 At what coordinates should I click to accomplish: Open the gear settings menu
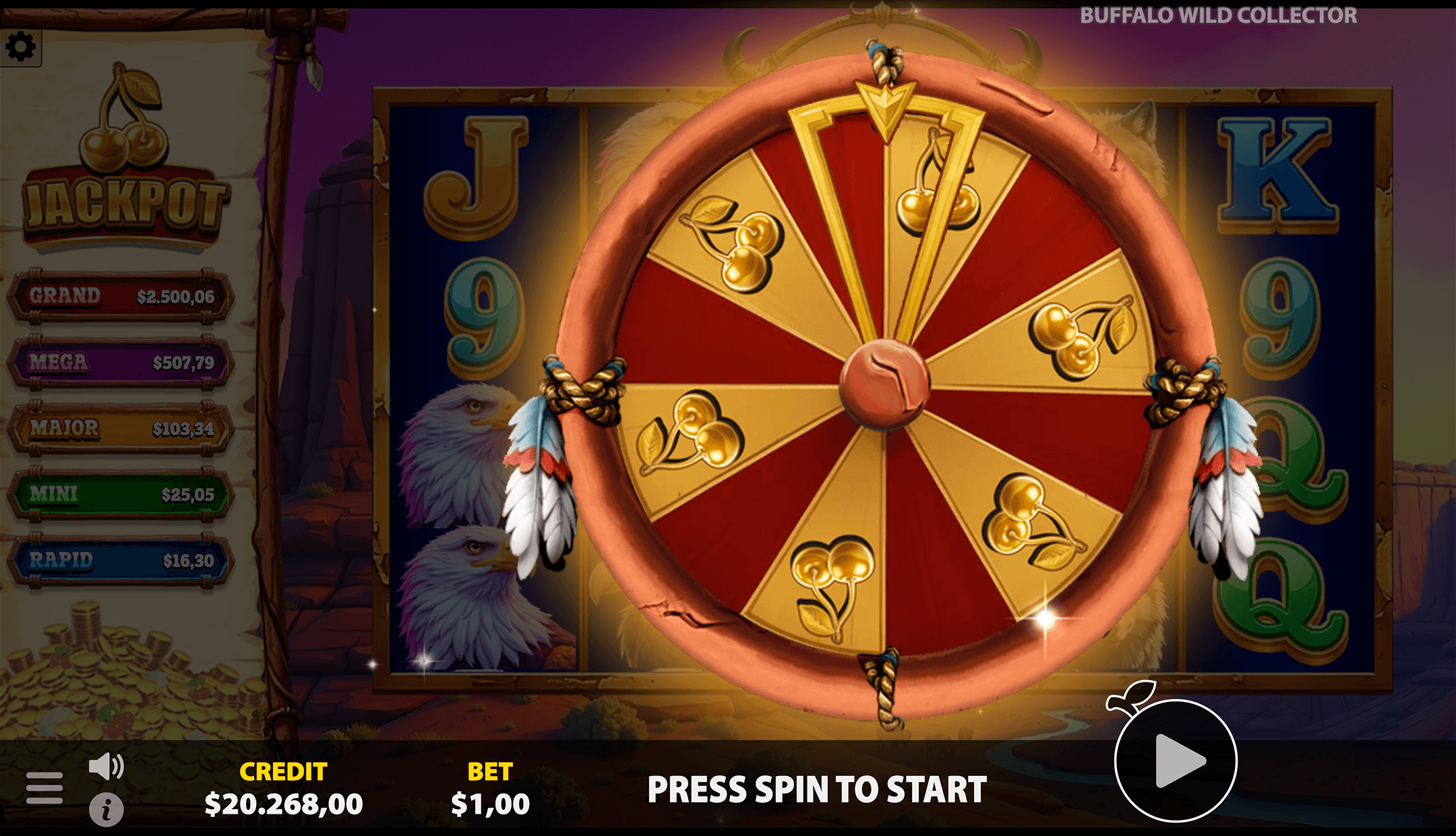[x=20, y=47]
